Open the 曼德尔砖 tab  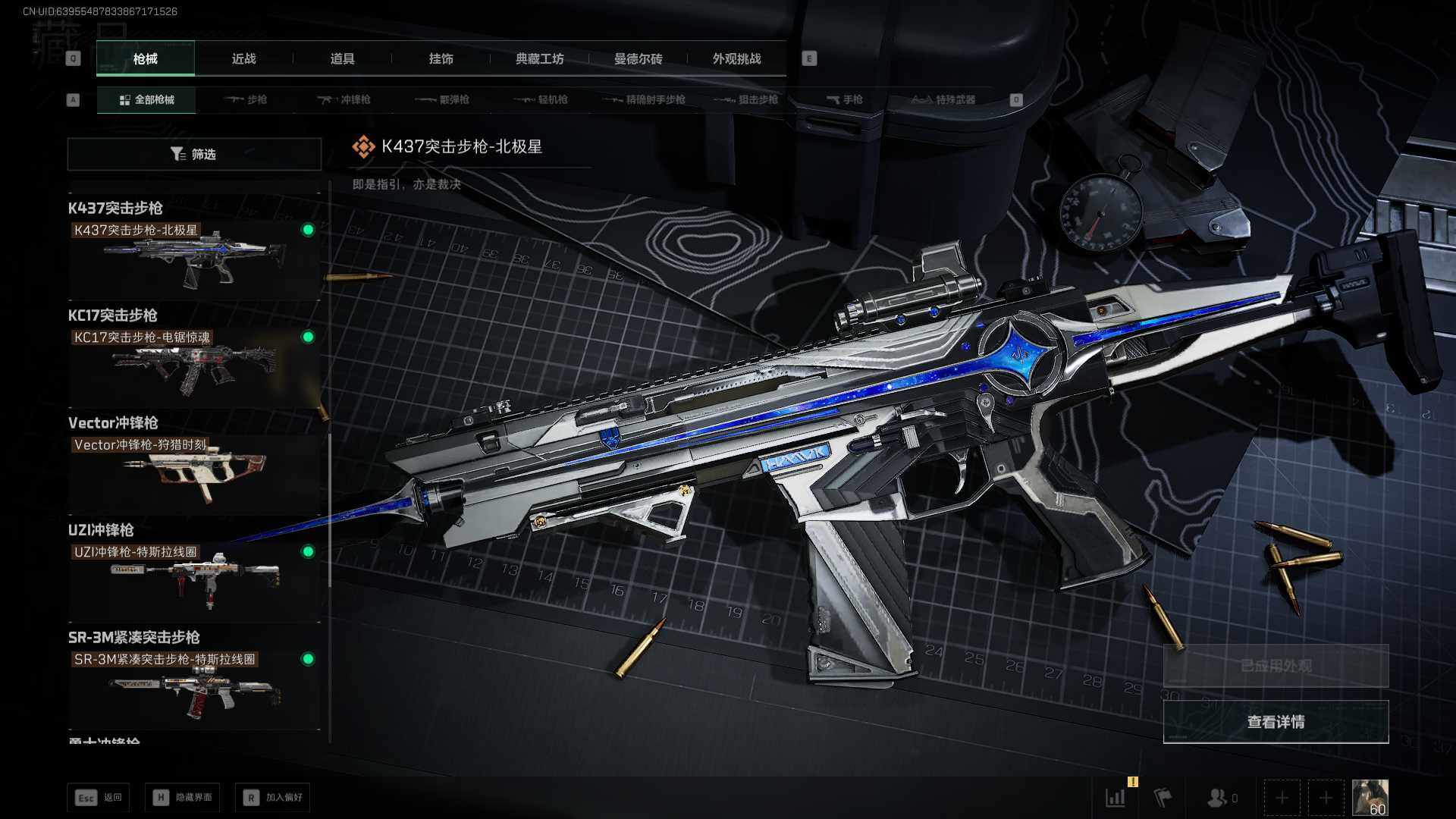638,58
